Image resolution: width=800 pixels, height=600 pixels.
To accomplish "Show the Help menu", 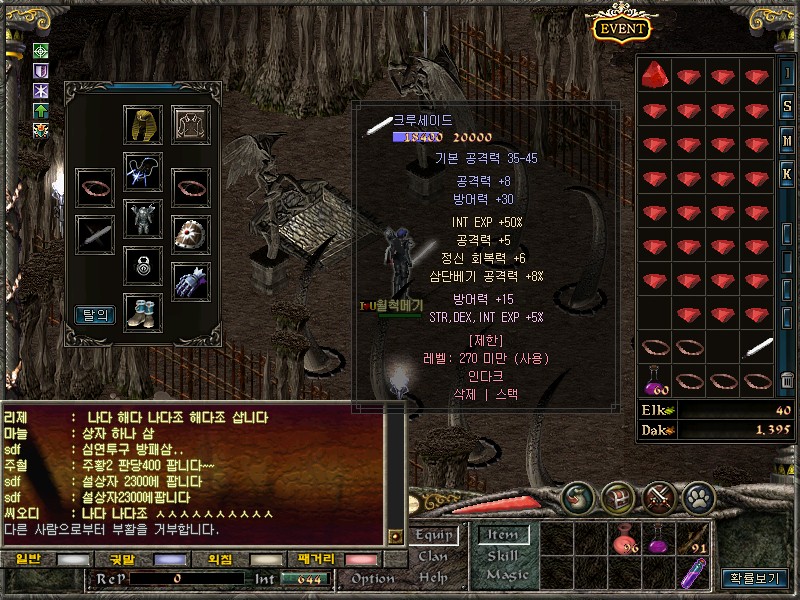I will pyautogui.click(x=433, y=577).
